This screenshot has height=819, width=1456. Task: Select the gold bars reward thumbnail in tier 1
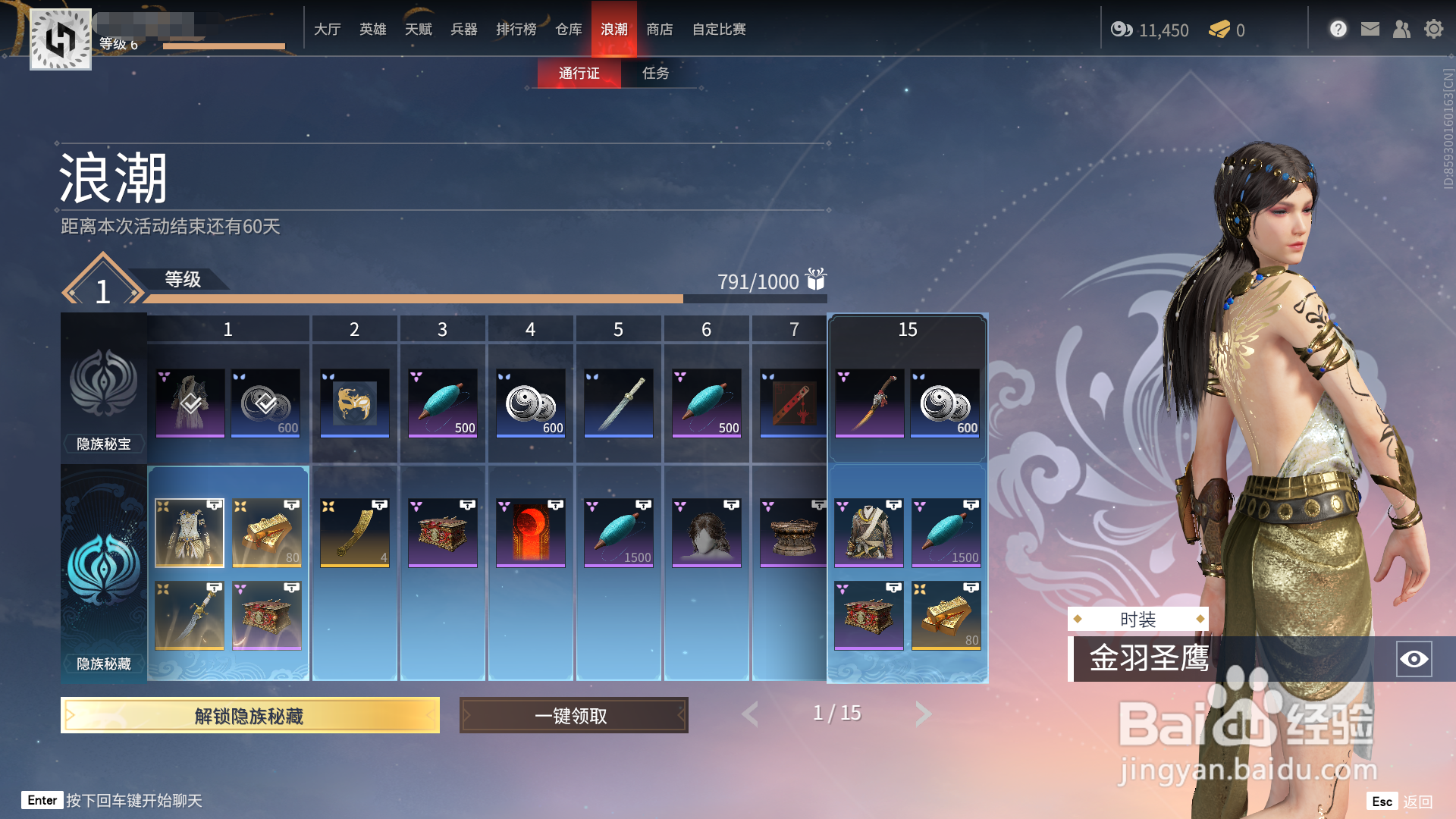[x=266, y=531]
